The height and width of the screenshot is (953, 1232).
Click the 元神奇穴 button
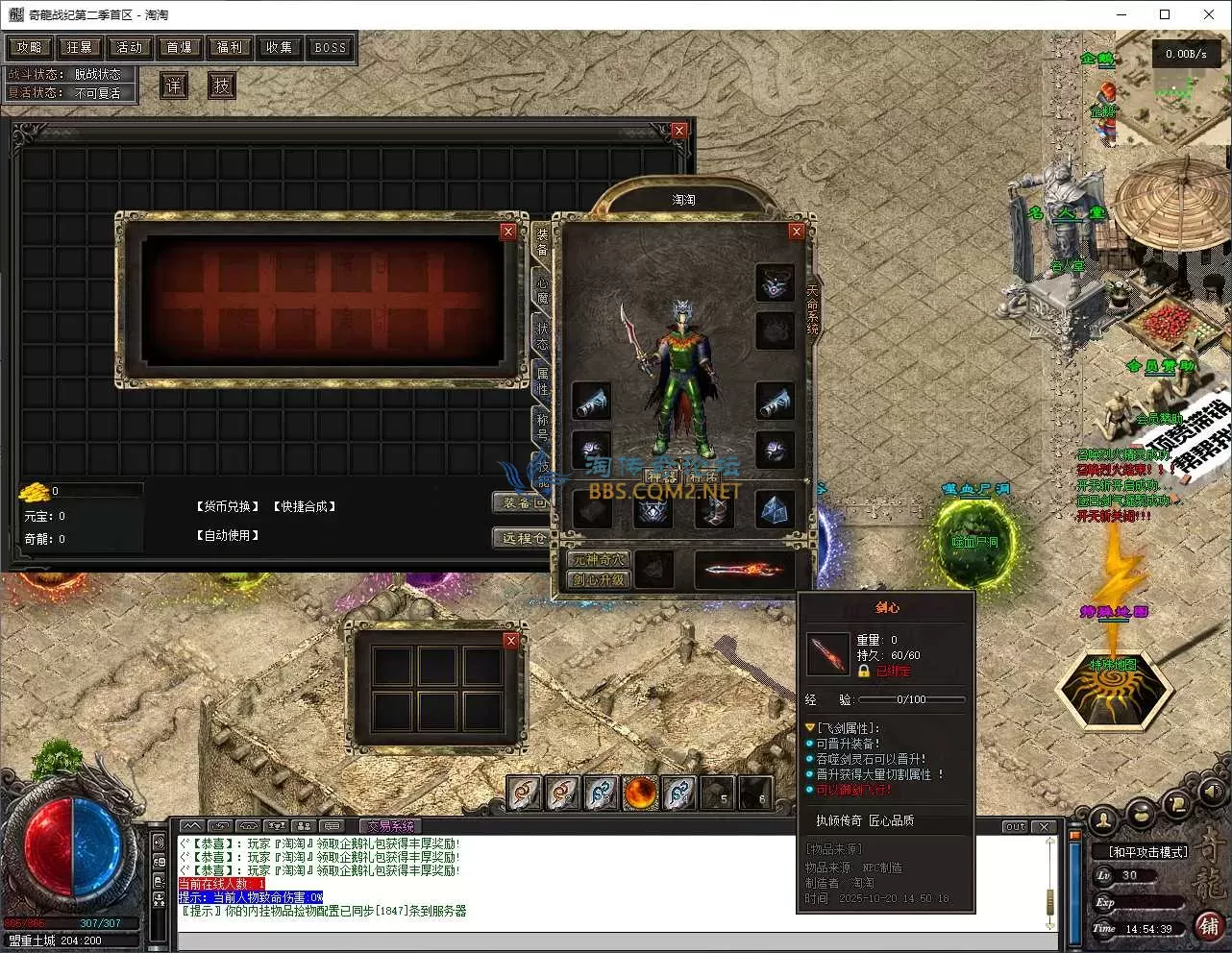pyautogui.click(x=599, y=559)
